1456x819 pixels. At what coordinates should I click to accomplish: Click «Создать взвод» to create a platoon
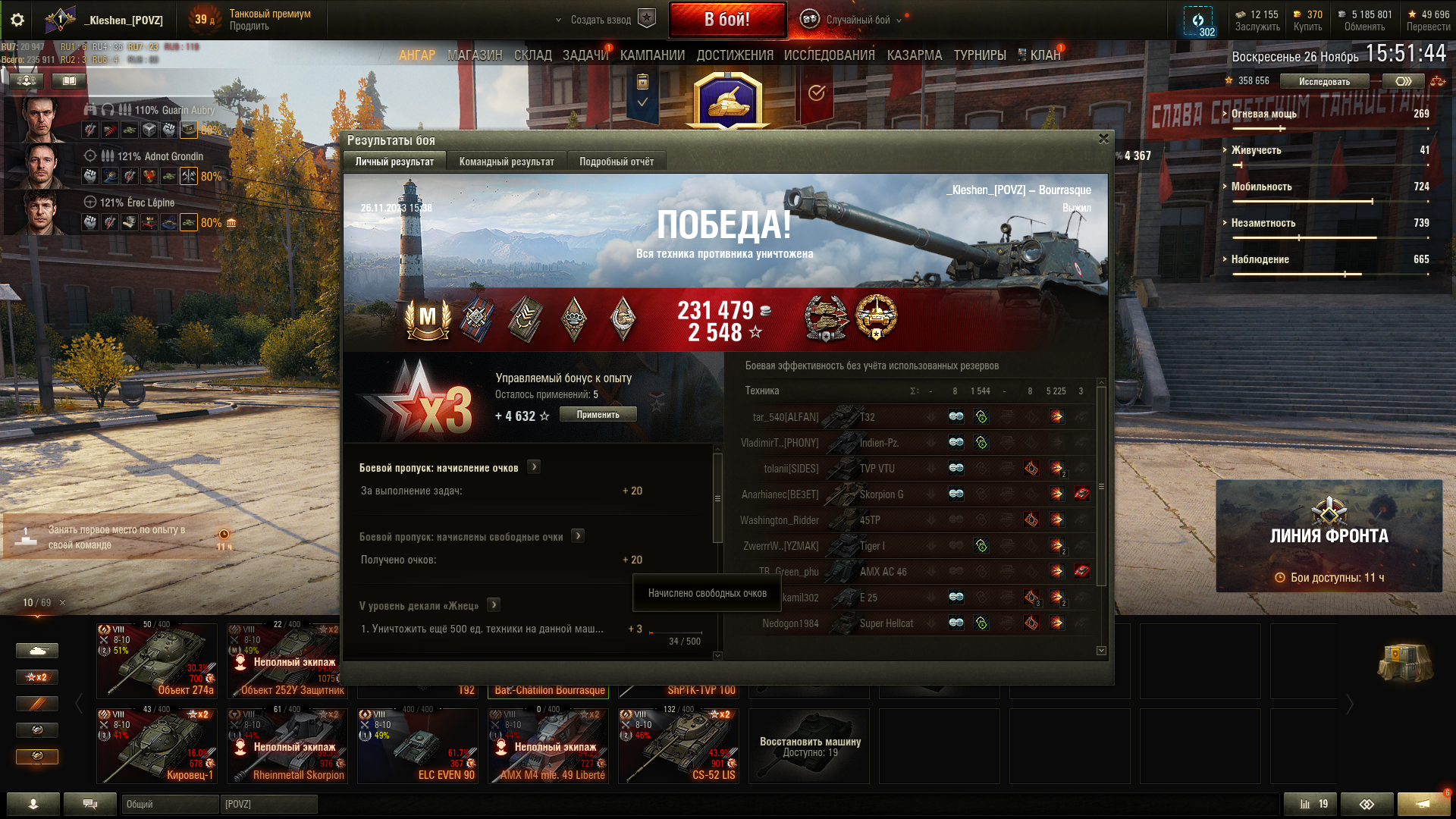tap(601, 20)
